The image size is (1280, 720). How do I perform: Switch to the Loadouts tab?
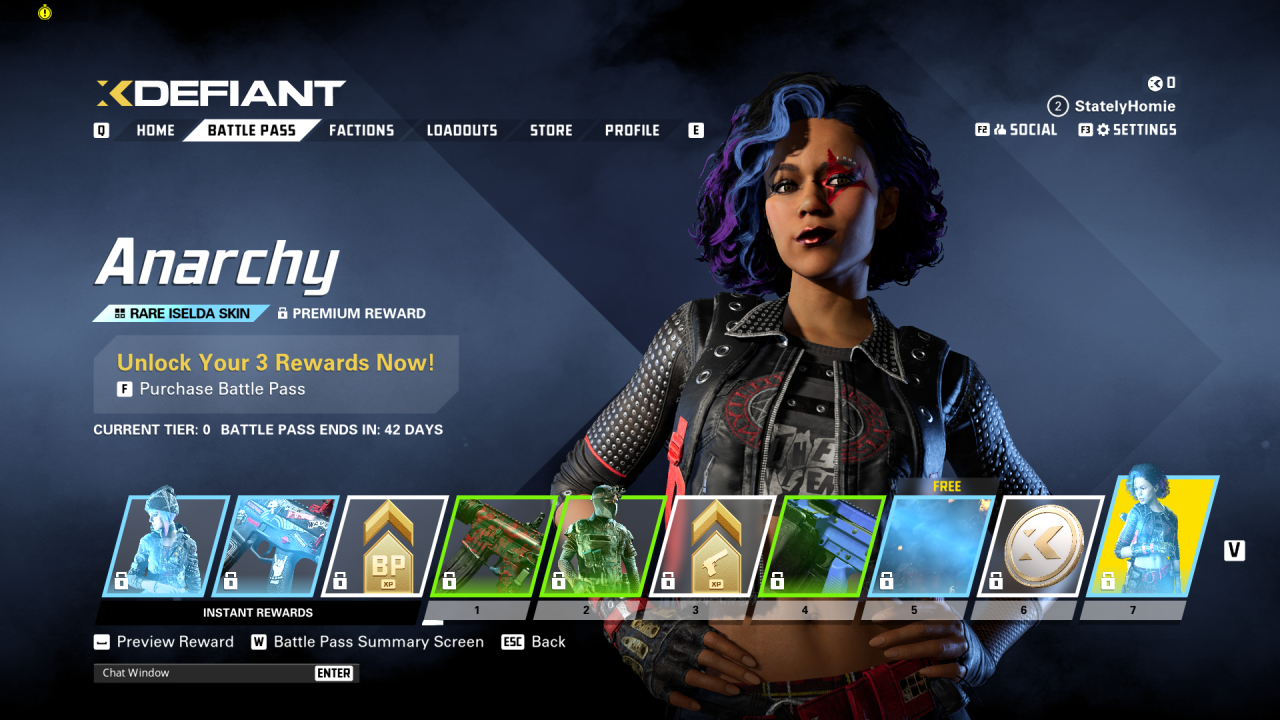pos(461,130)
